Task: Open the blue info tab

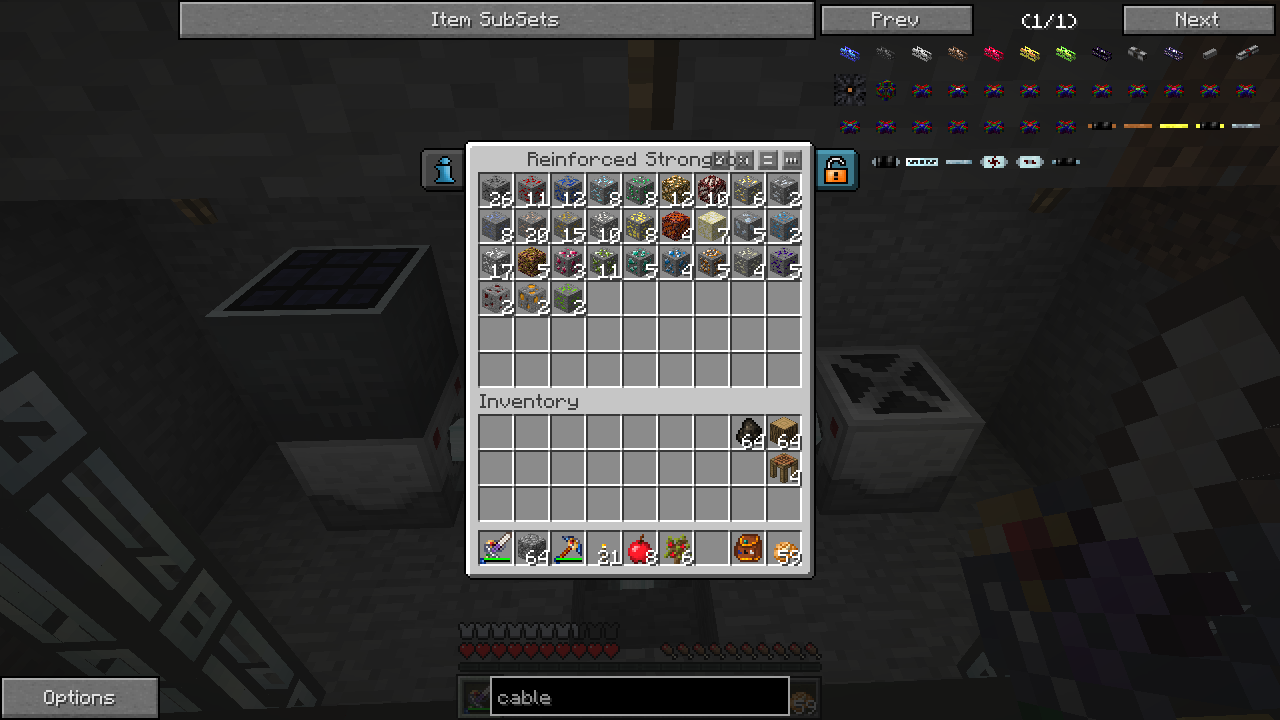Action: pyautogui.click(x=444, y=170)
